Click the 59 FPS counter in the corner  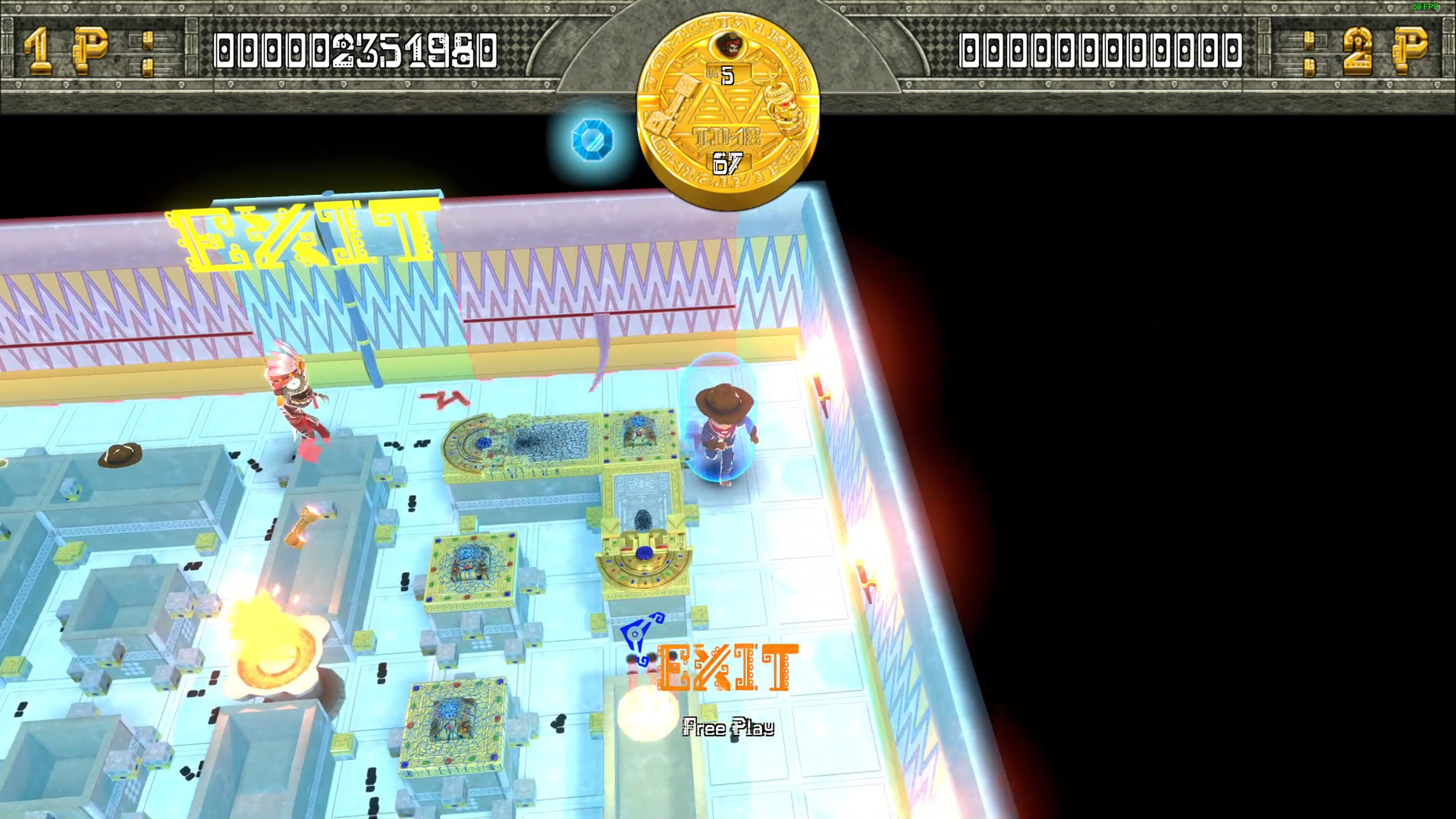[1426, 7]
